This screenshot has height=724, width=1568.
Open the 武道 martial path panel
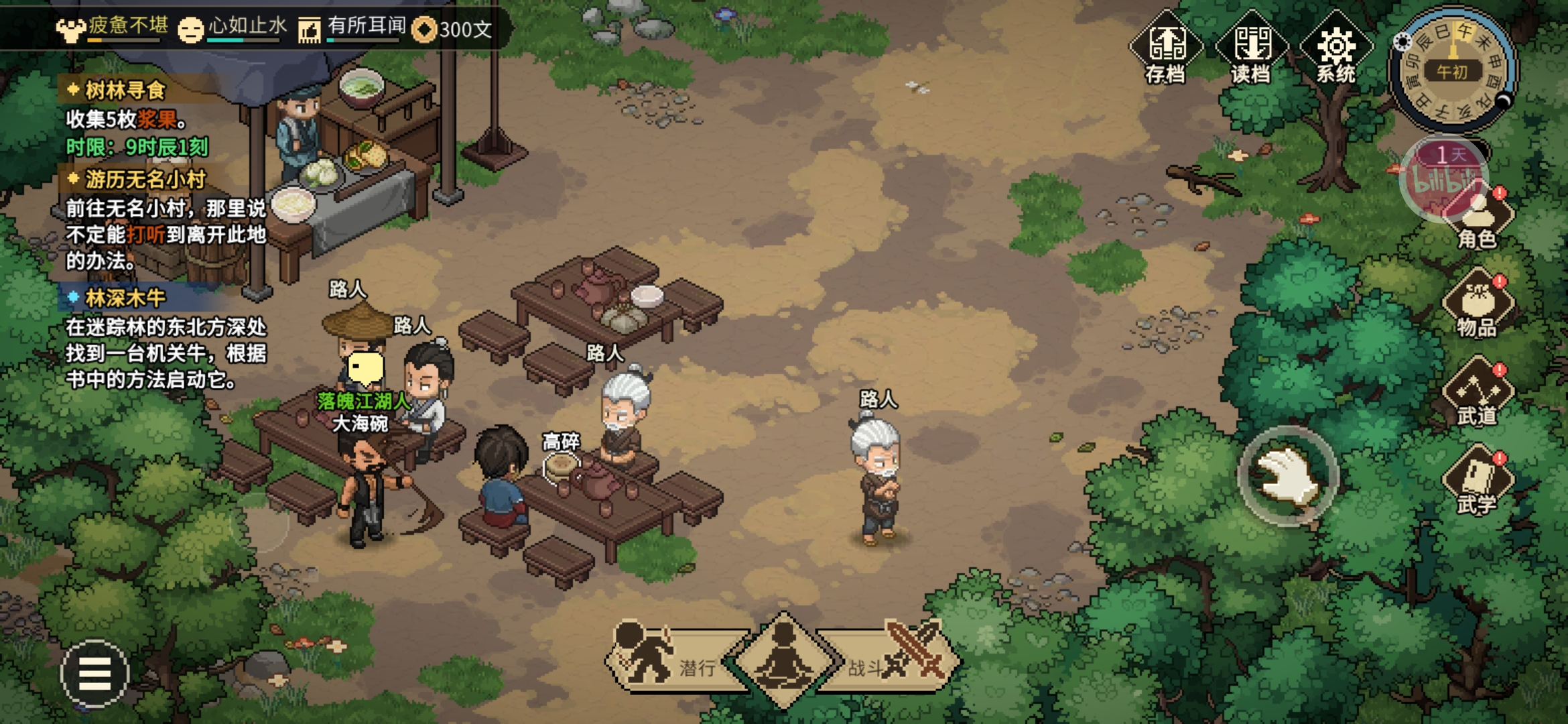tap(1478, 394)
